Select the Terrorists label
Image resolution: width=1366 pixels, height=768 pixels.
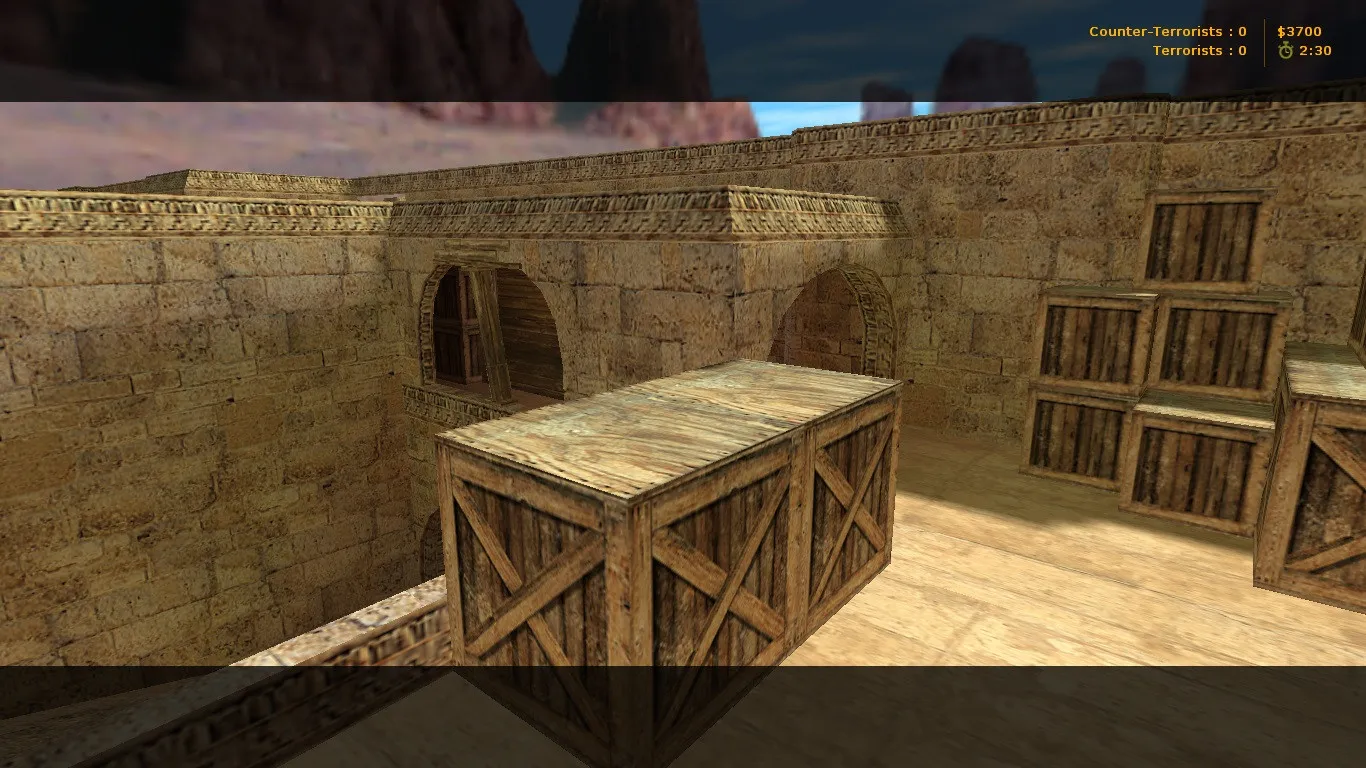click(1190, 51)
